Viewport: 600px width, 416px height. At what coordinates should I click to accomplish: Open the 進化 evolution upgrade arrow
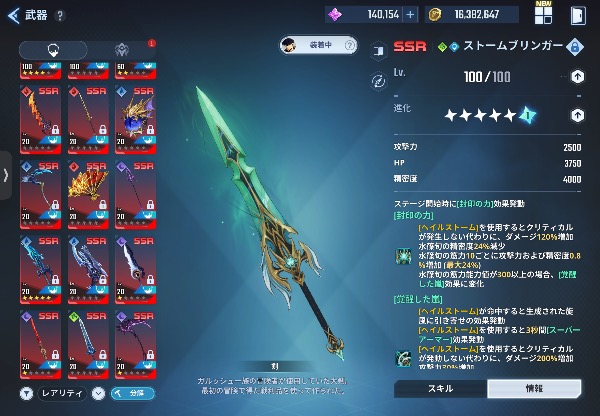(577, 115)
